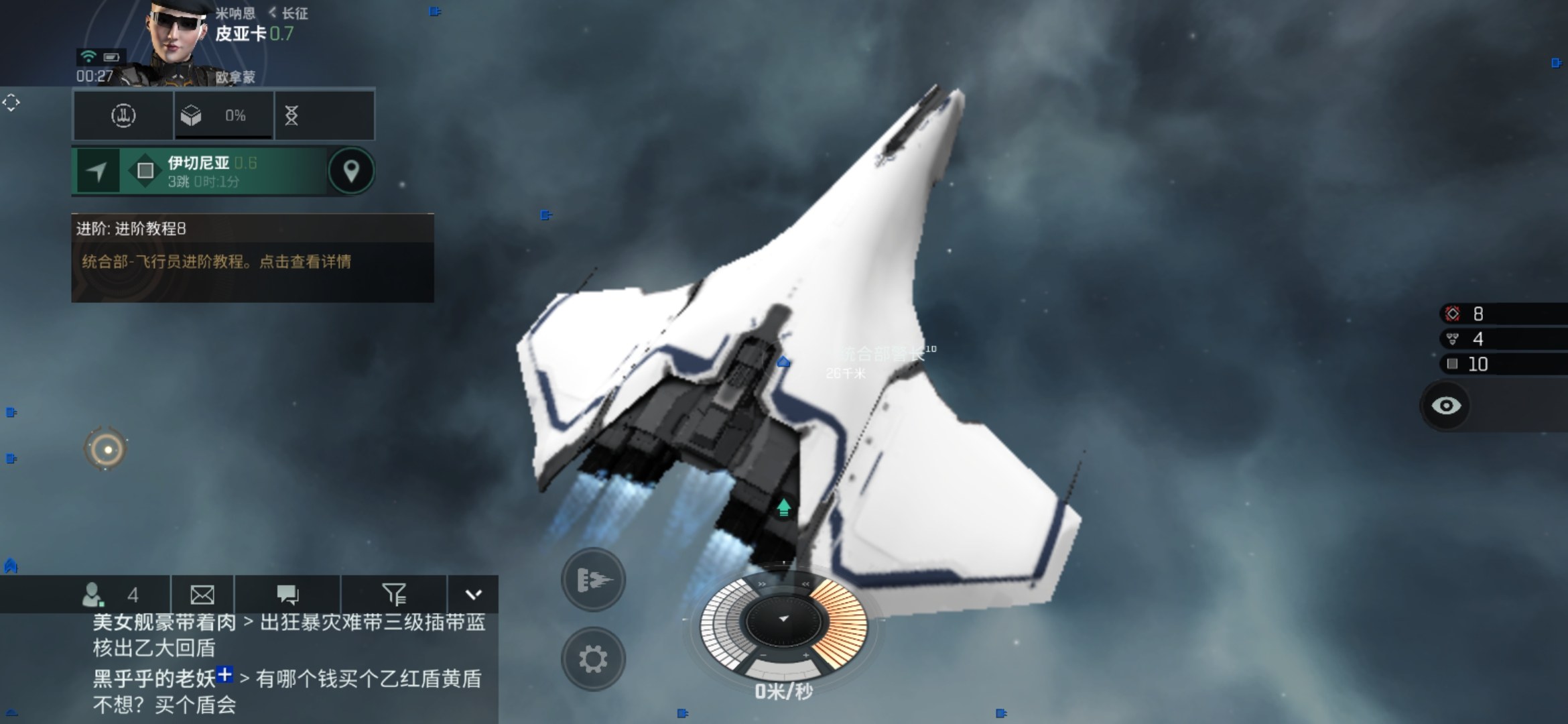Tap the speed dial showing 0米/秒
Image resolution: width=1568 pixels, height=724 pixels.
[783, 623]
